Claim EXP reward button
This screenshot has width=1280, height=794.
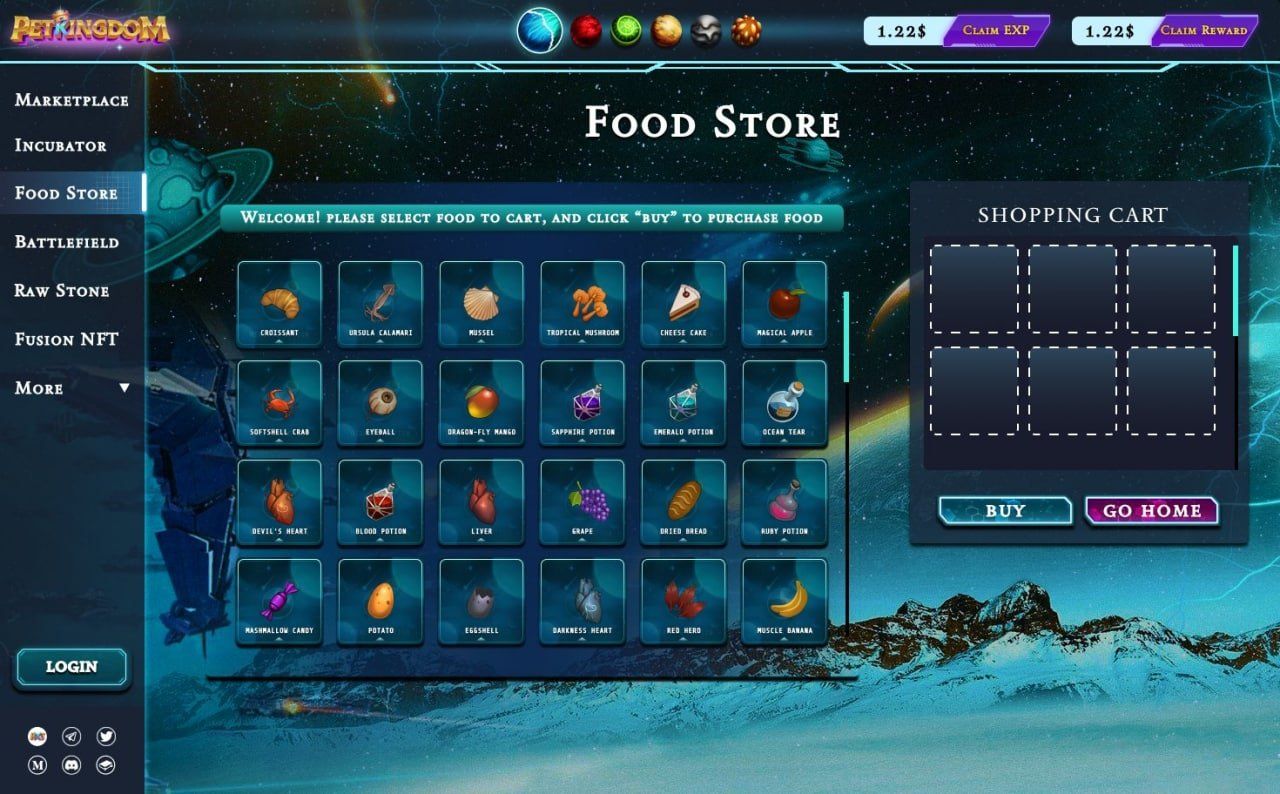click(996, 31)
